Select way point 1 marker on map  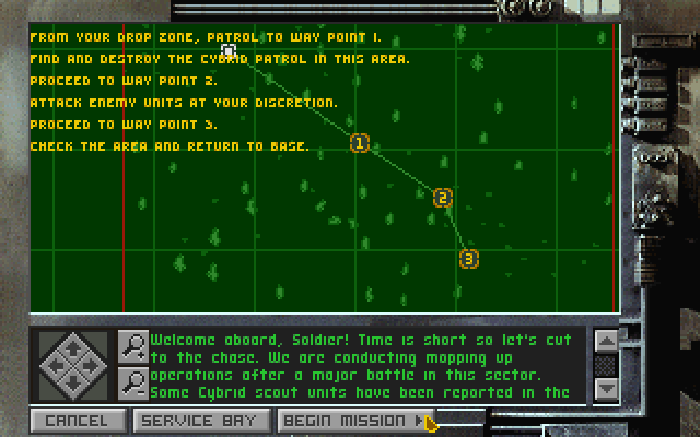pyautogui.click(x=359, y=144)
